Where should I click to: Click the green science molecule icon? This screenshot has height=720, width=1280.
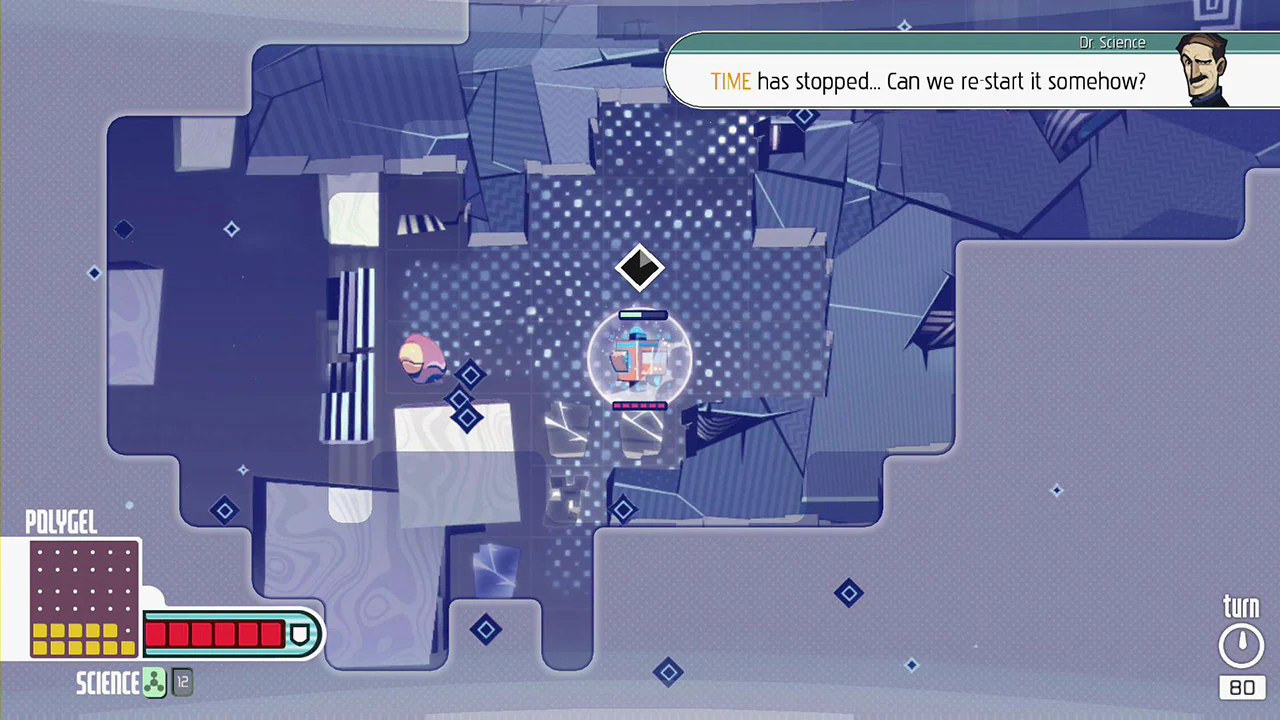pos(154,682)
